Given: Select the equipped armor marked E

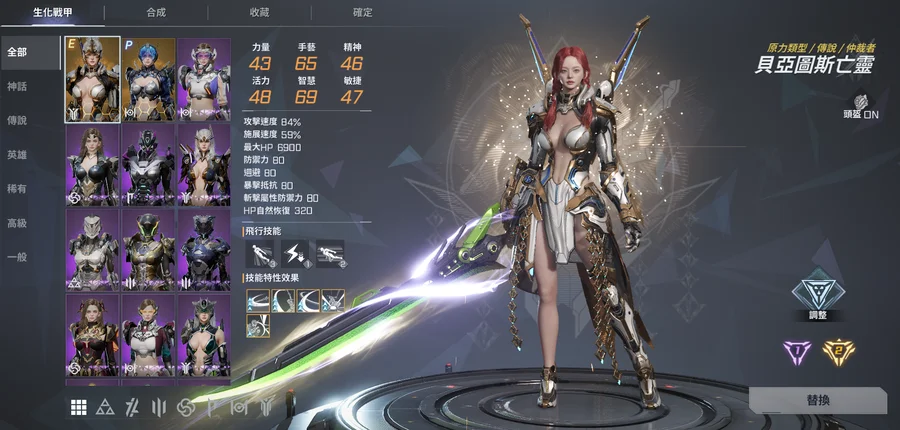Looking at the screenshot, I should (x=92, y=79).
